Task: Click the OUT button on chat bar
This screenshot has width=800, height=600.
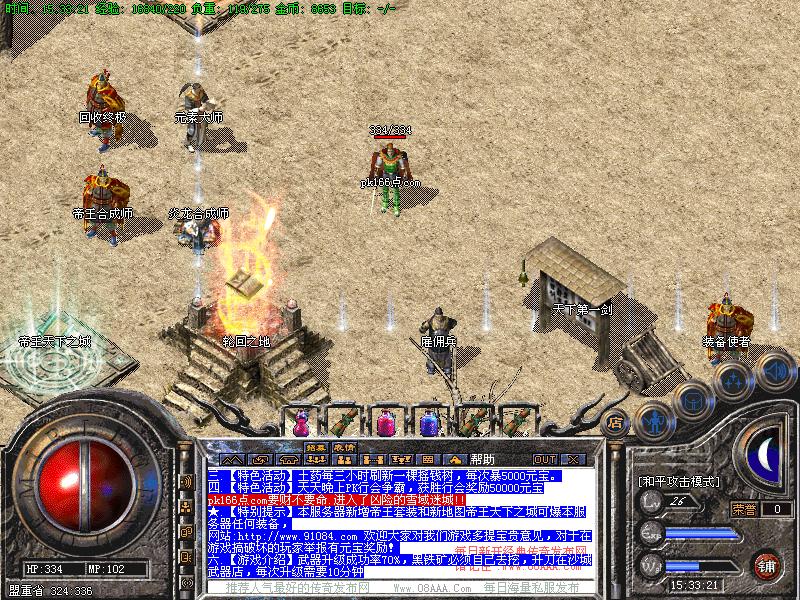Action: click(x=545, y=459)
